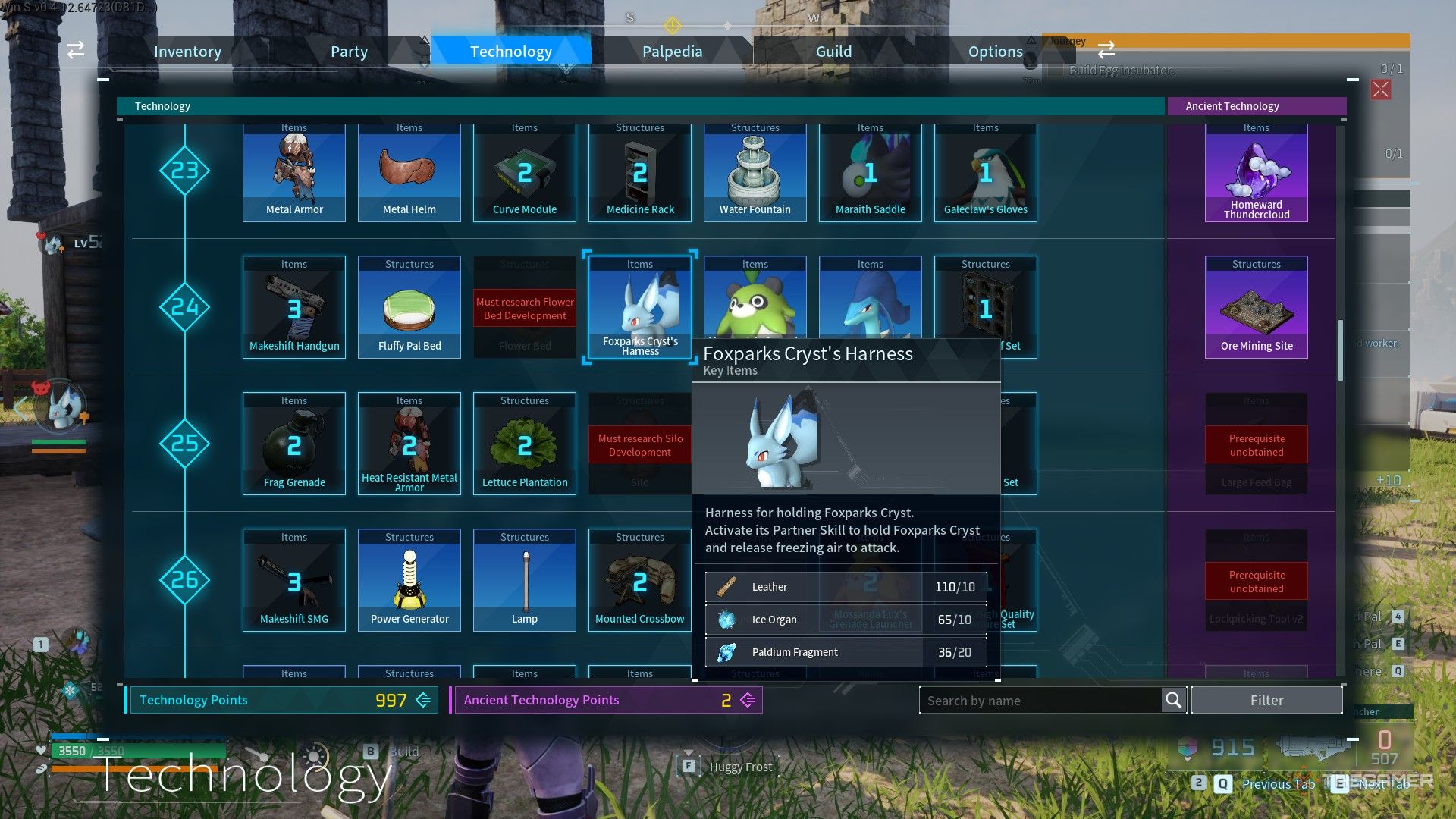Screen dimensions: 1456x819
Task: Choose the Metal Helm technology tile
Action: pyautogui.click(x=409, y=173)
